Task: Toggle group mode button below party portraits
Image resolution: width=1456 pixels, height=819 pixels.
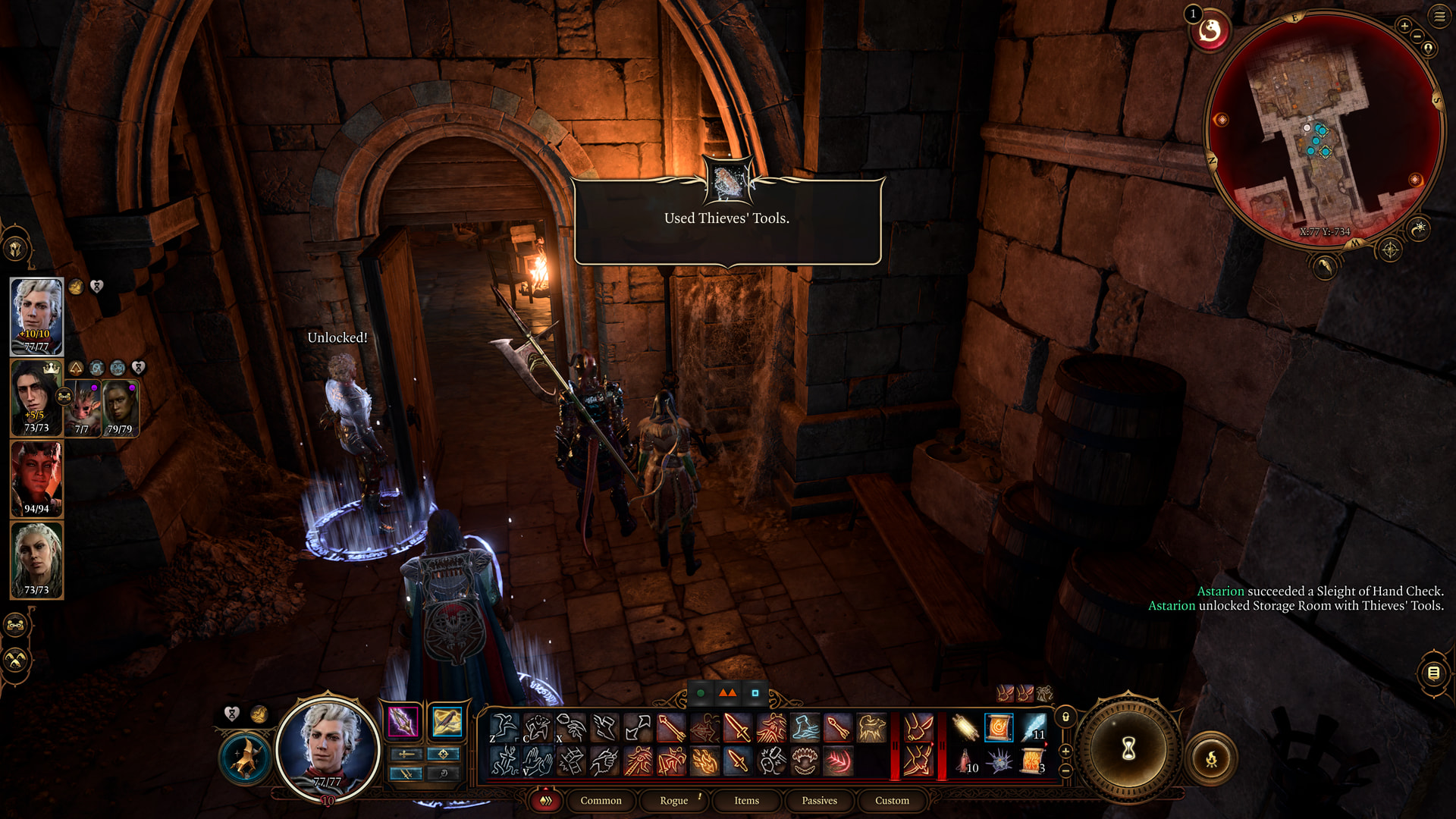Action: (x=16, y=626)
